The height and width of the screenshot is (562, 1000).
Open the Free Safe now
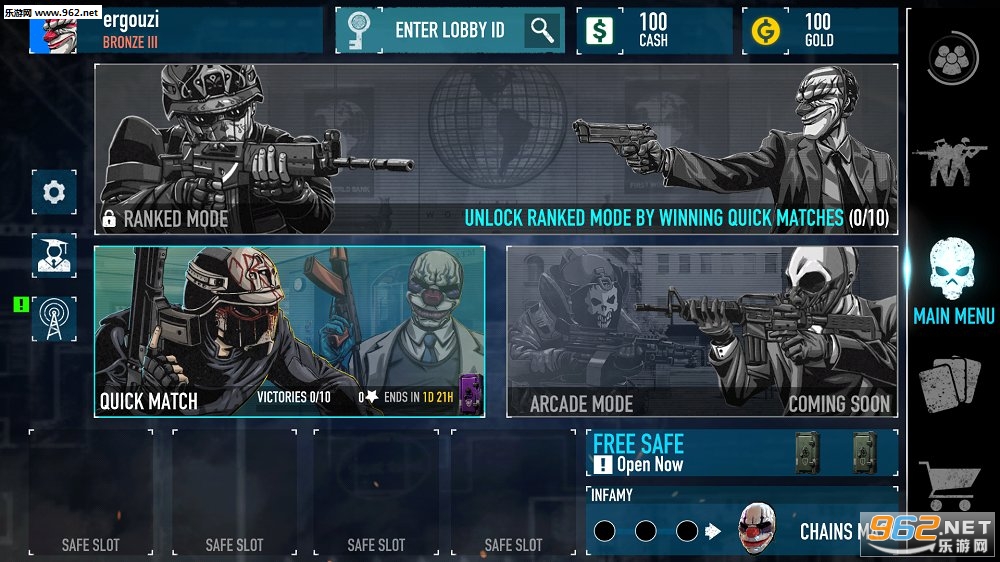coord(740,453)
